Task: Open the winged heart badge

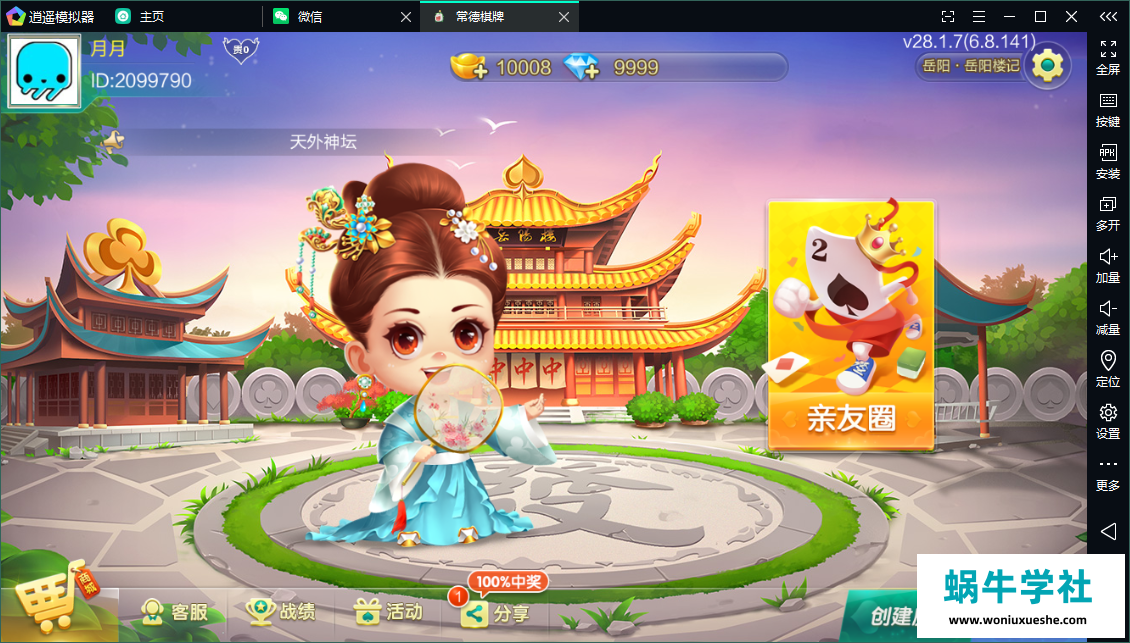Action: coord(241,49)
